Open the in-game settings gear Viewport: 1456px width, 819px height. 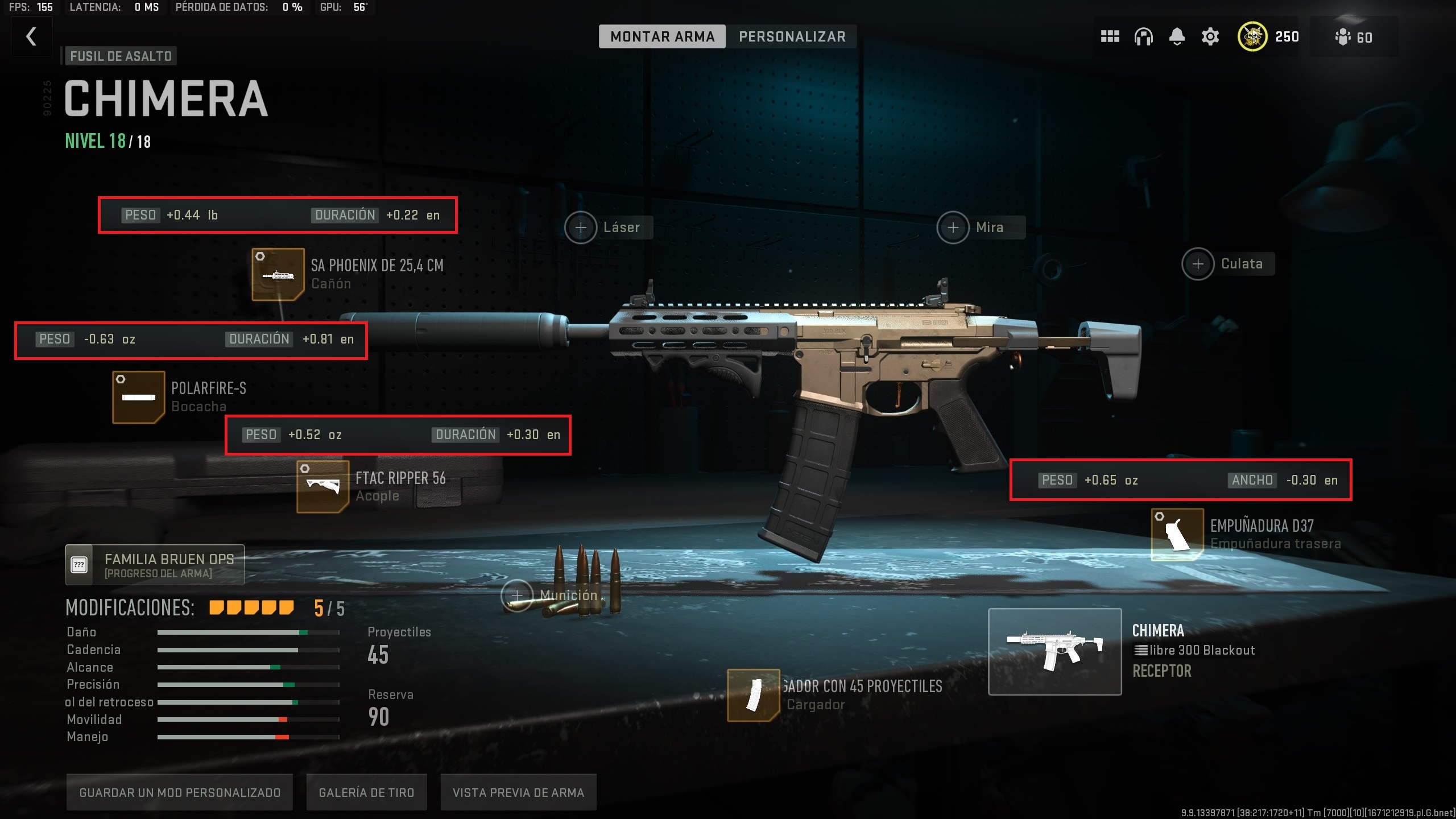[1210, 36]
